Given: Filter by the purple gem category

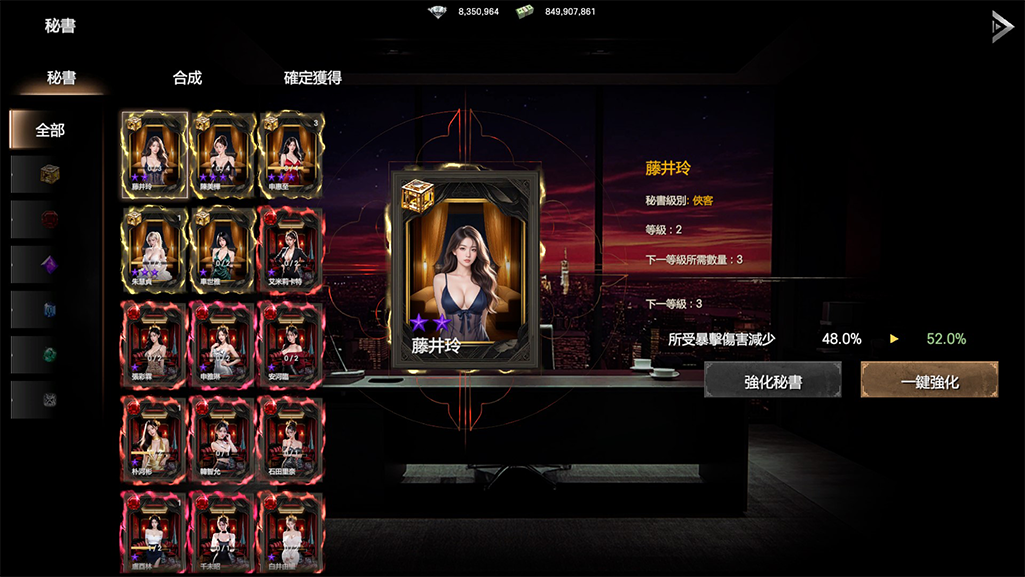Looking at the screenshot, I should click(x=50, y=265).
